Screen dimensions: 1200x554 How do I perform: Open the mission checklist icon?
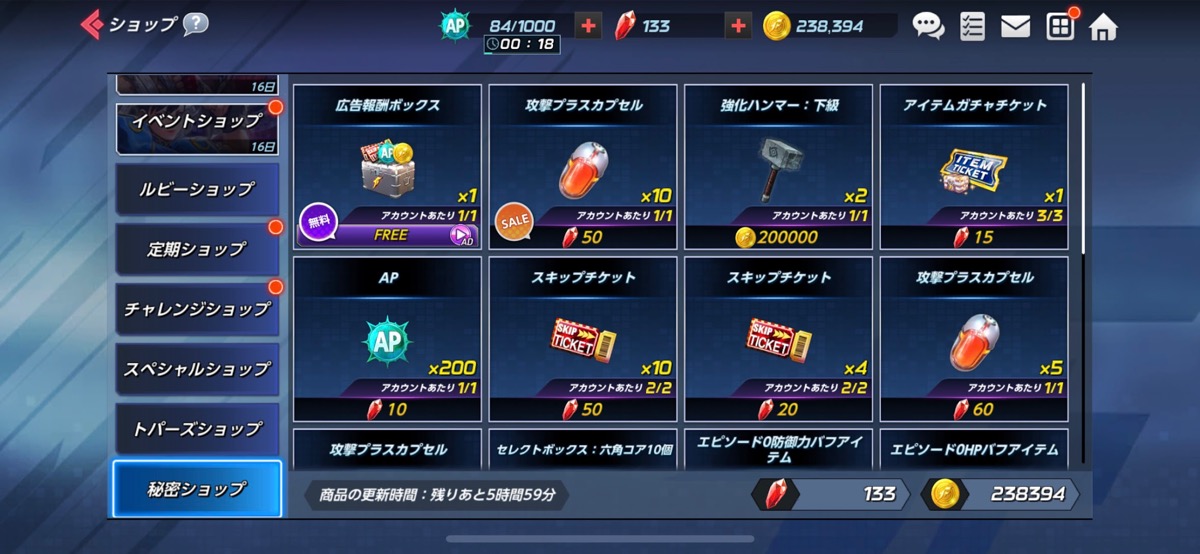click(x=971, y=26)
